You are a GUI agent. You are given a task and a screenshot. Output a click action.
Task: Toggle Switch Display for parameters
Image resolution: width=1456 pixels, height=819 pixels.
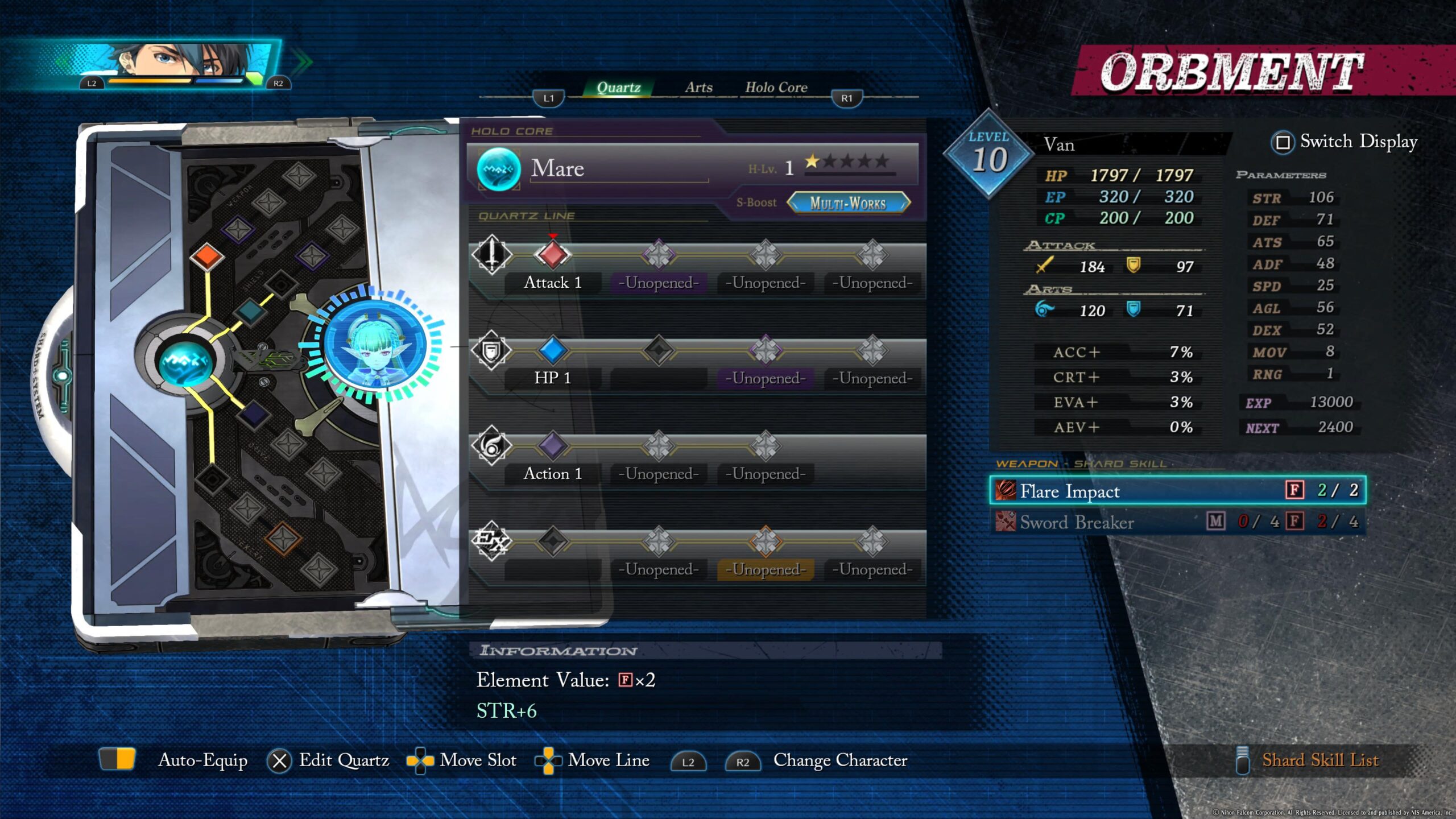1345,142
